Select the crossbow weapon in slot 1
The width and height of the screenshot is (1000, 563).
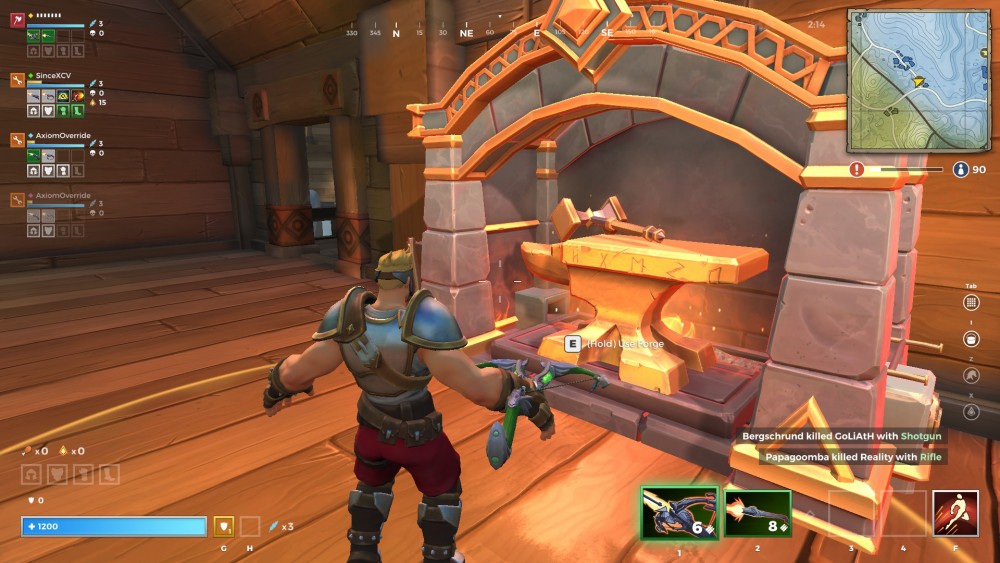coord(680,513)
